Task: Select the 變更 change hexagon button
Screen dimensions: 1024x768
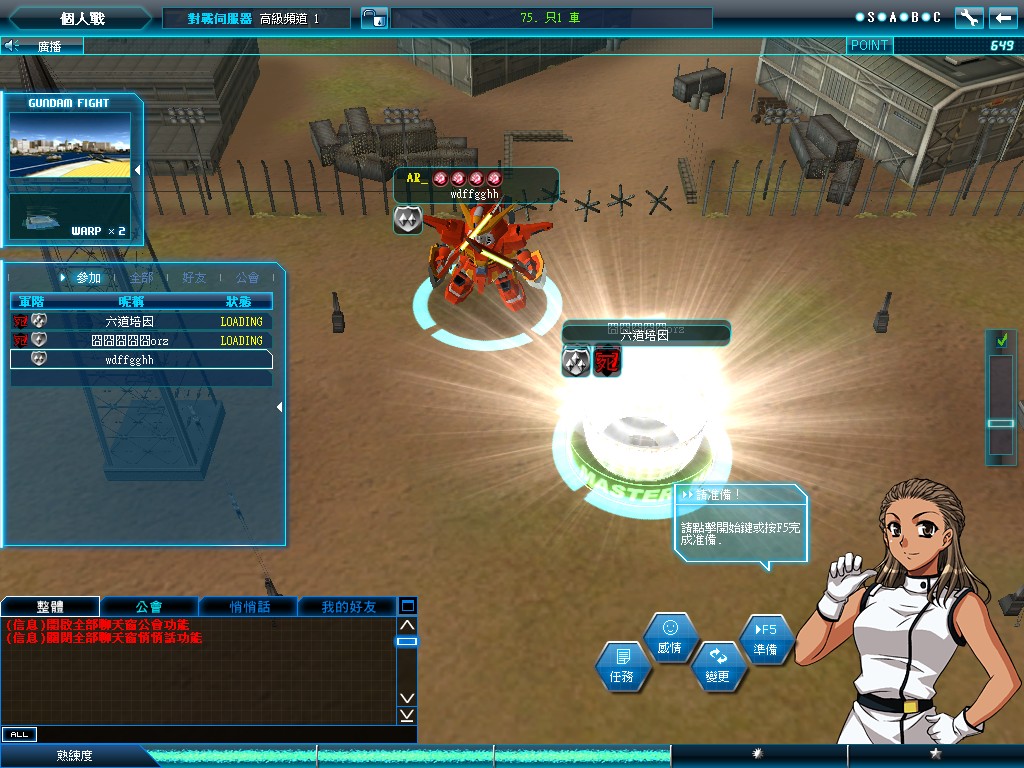Action: tap(718, 666)
